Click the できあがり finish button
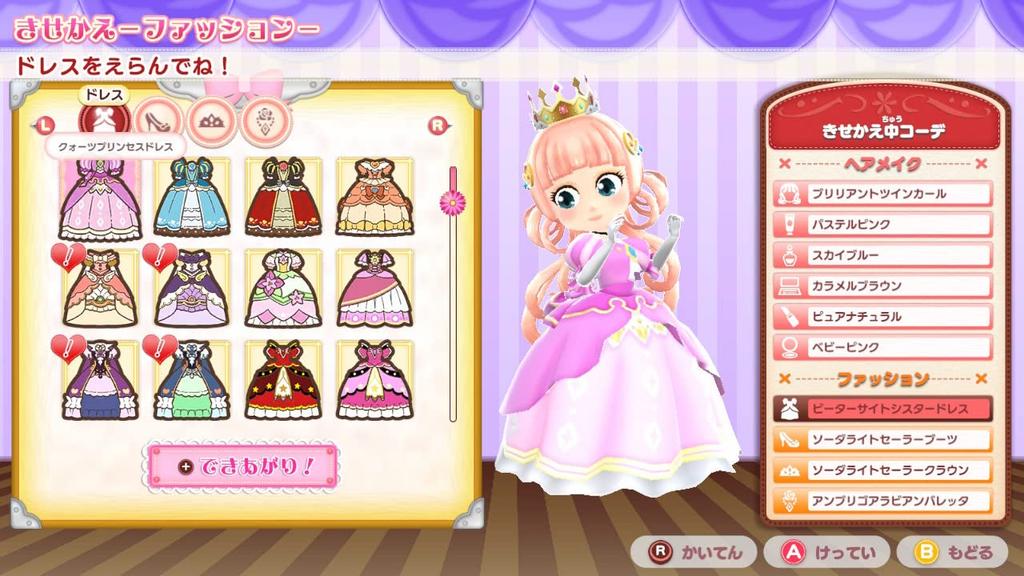The image size is (1024, 576). 243,466
